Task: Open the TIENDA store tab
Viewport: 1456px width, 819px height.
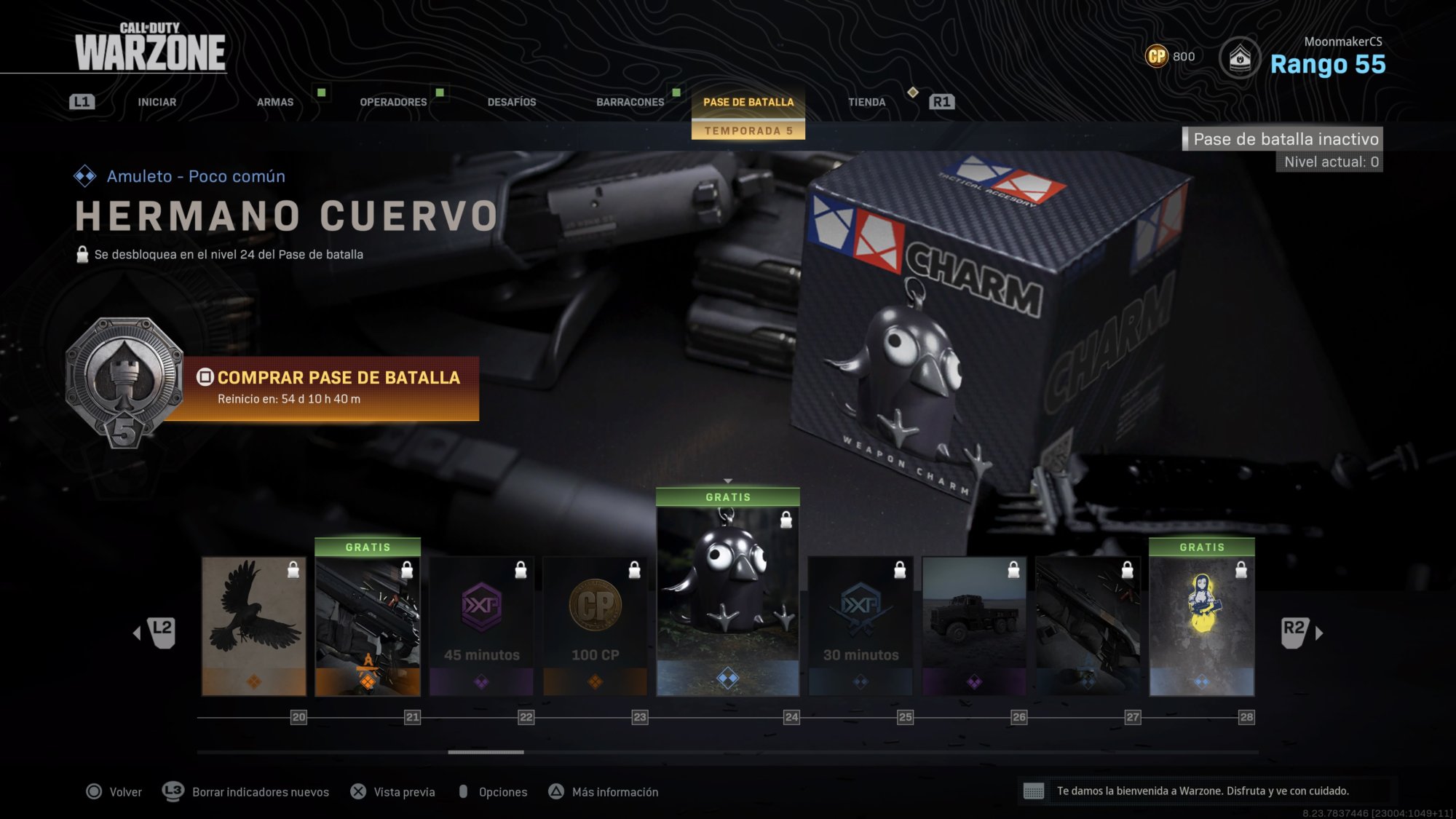Action: 866,102
